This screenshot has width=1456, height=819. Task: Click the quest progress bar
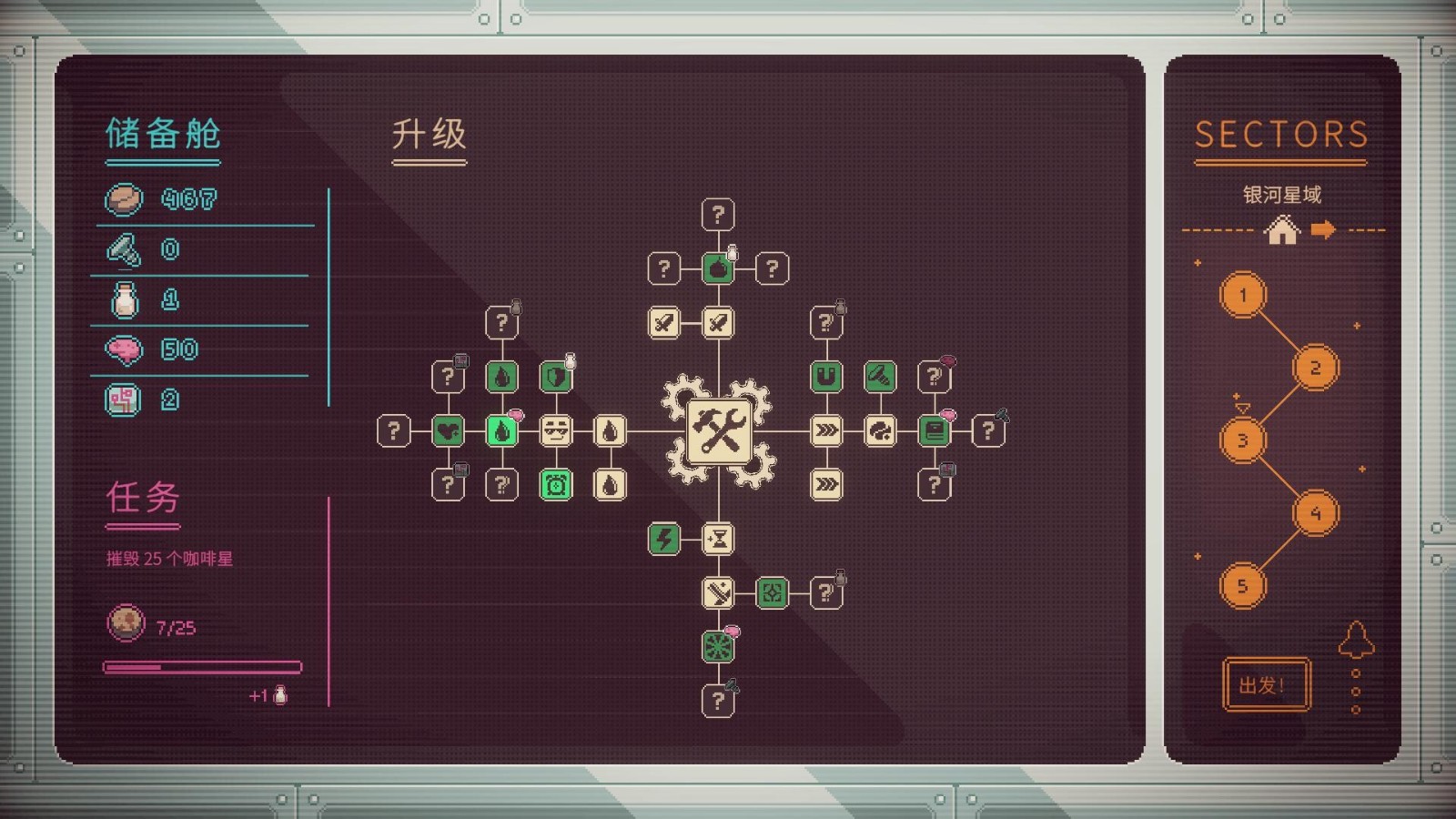coord(205,666)
